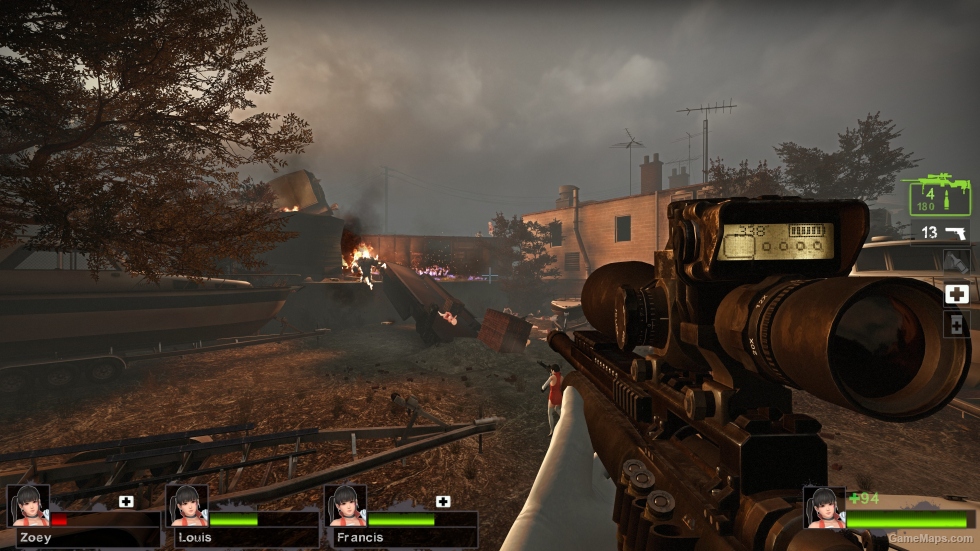
Task: Click Louis's teammate portrait
Action: coord(187,506)
